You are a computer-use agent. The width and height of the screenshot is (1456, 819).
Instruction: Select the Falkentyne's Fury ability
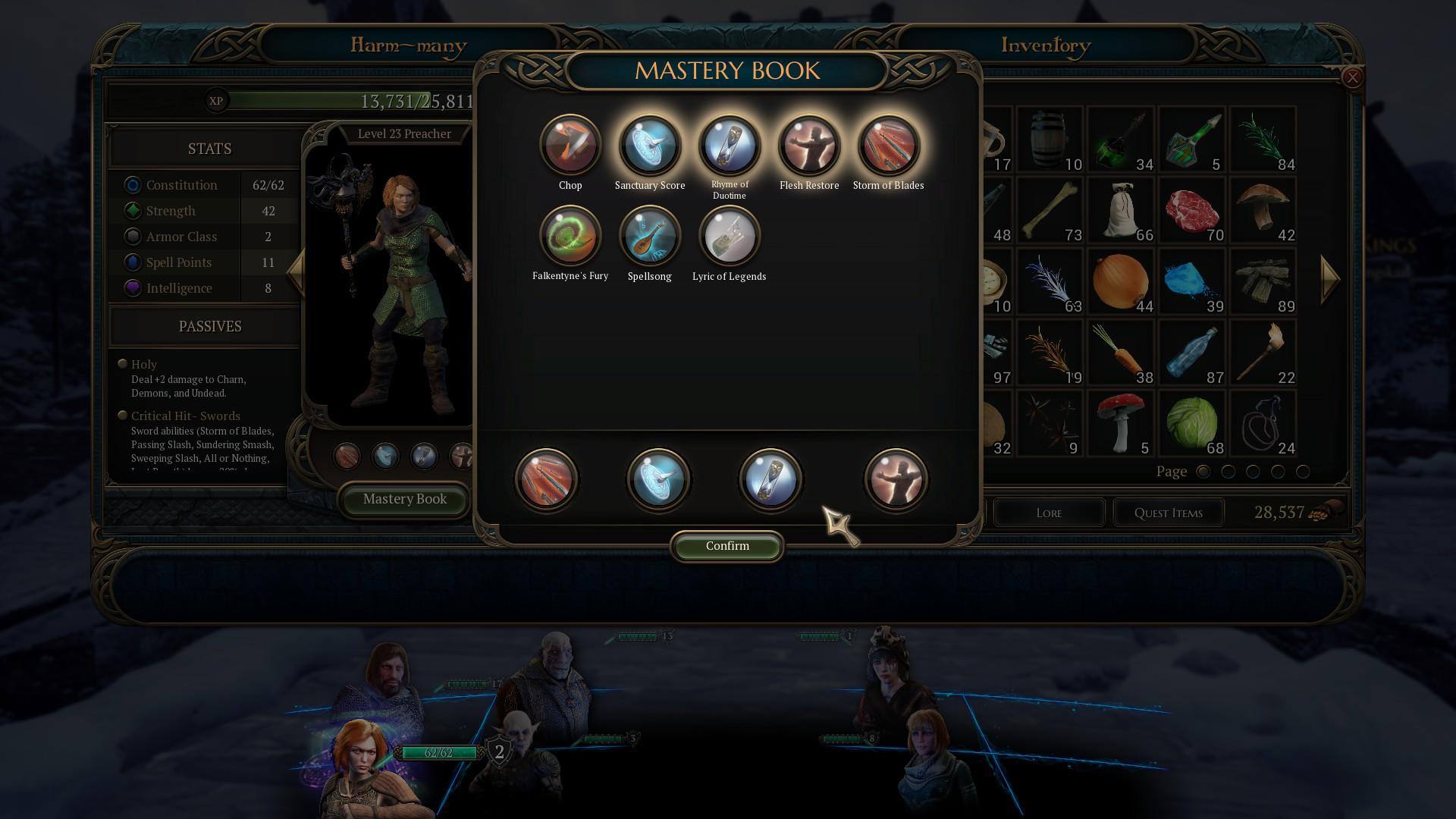pyautogui.click(x=570, y=237)
